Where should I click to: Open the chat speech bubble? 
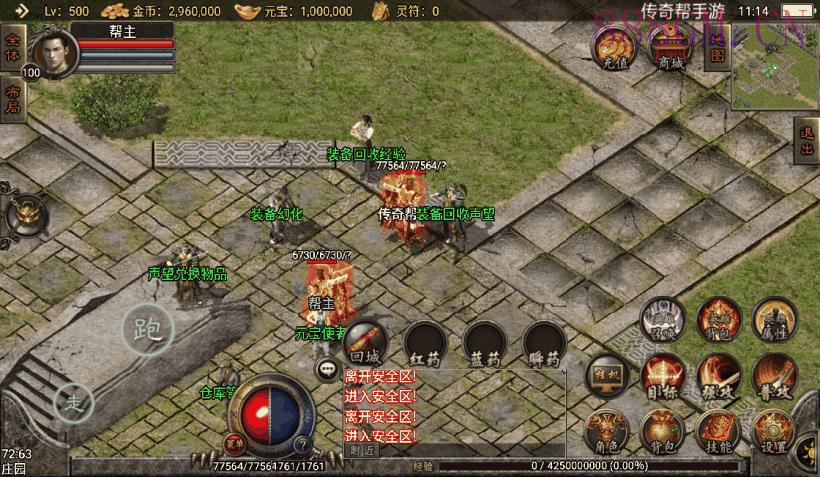[x=327, y=370]
